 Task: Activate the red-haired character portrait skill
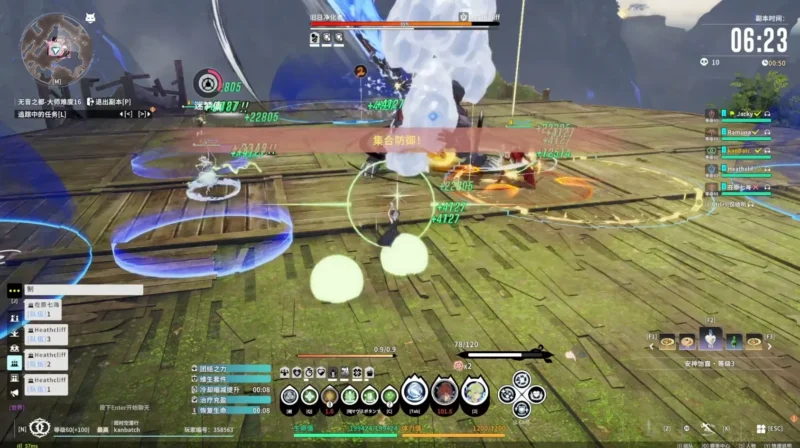click(443, 396)
